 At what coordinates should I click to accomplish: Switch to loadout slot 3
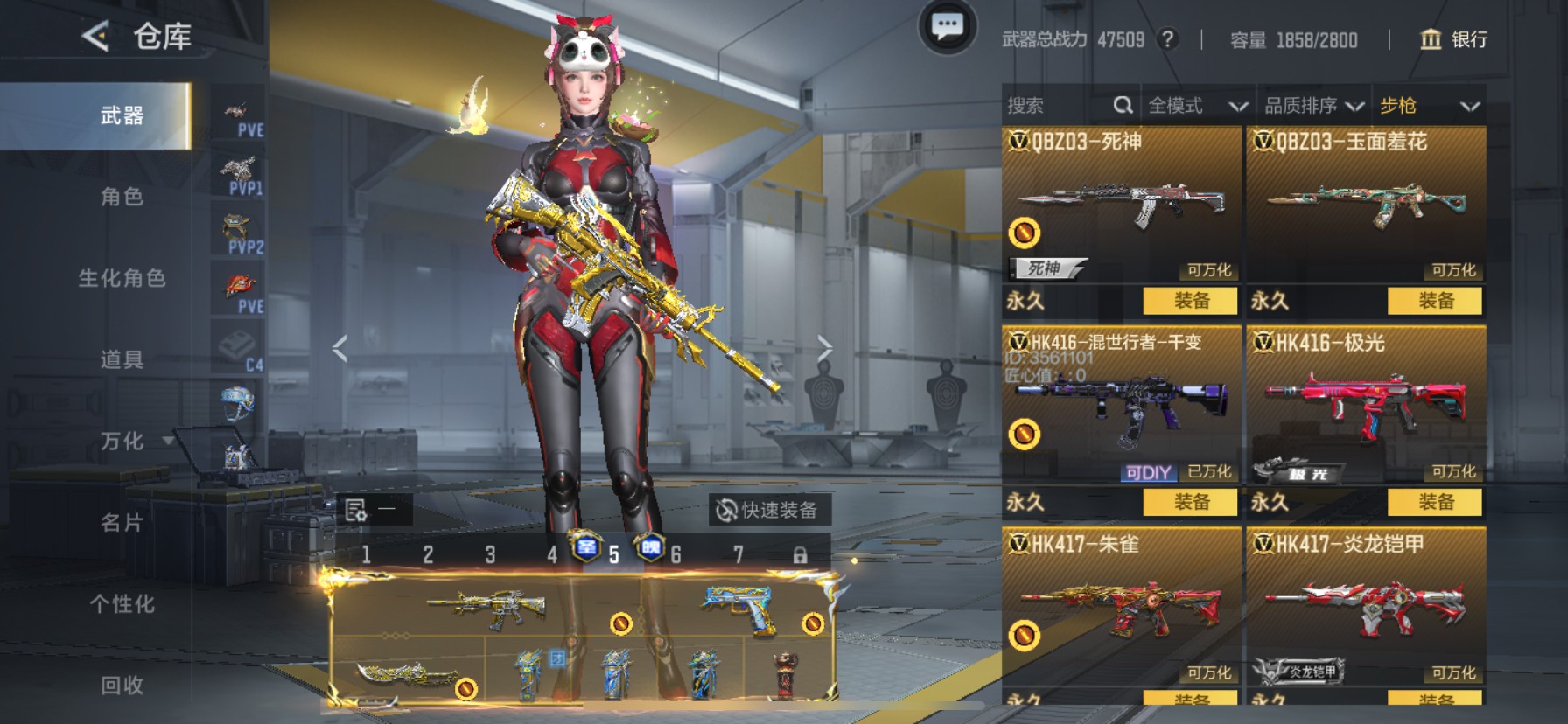point(490,554)
